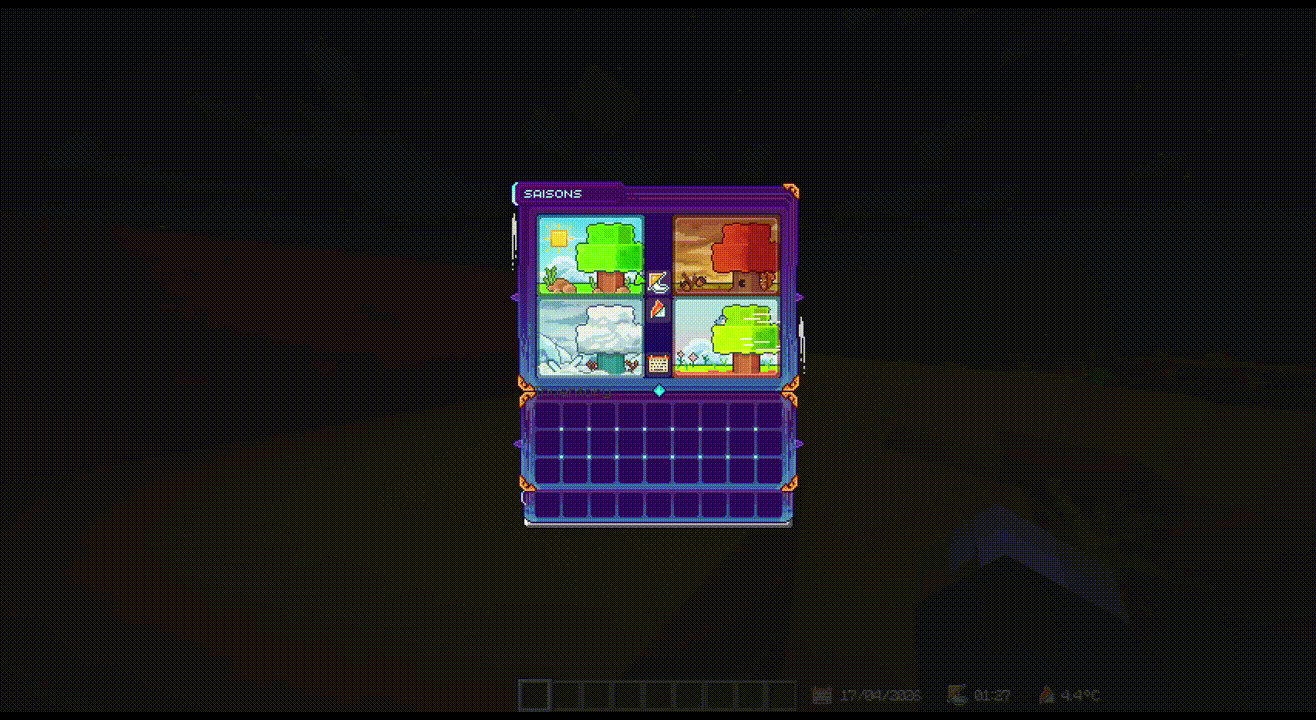
Task: Click the bird perched on the summer tree
Action: [721, 319]
